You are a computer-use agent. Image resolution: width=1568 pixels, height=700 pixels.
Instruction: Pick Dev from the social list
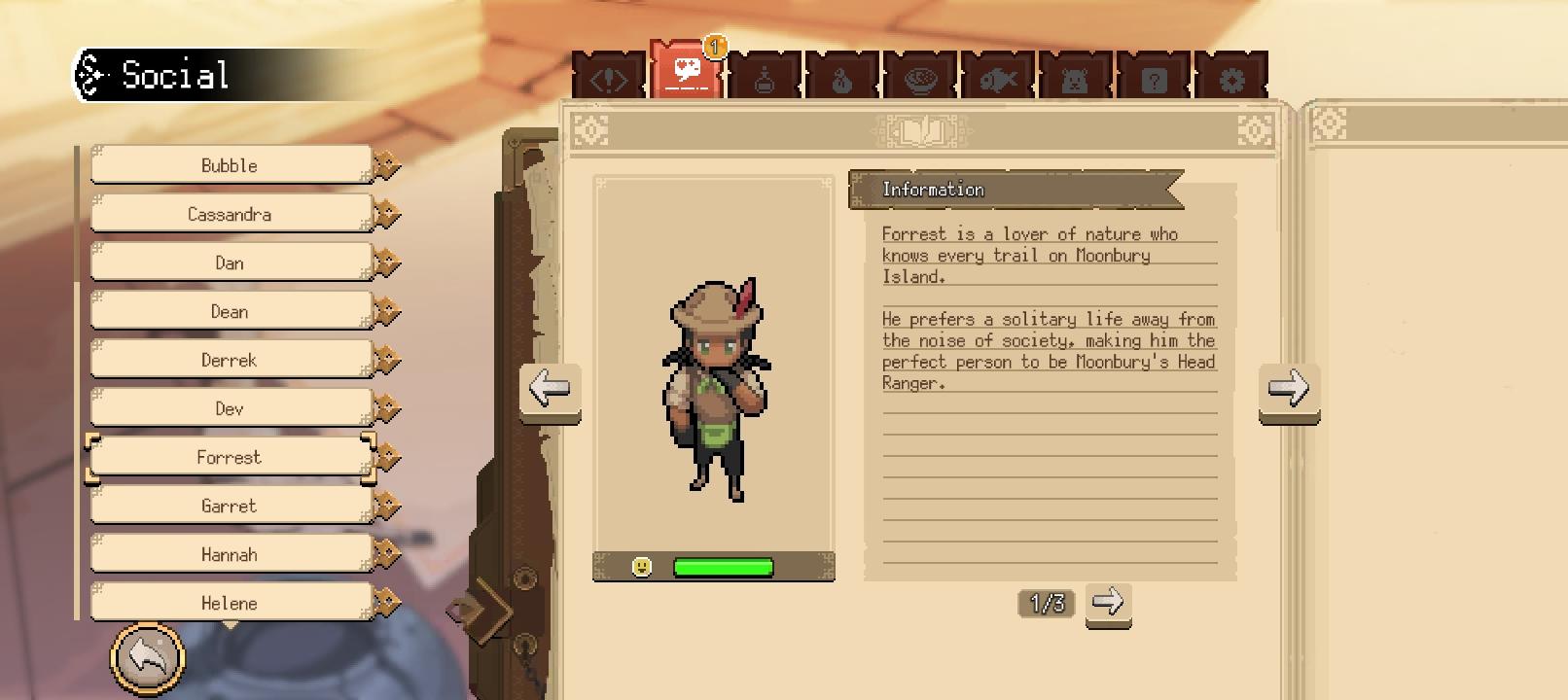231,408
